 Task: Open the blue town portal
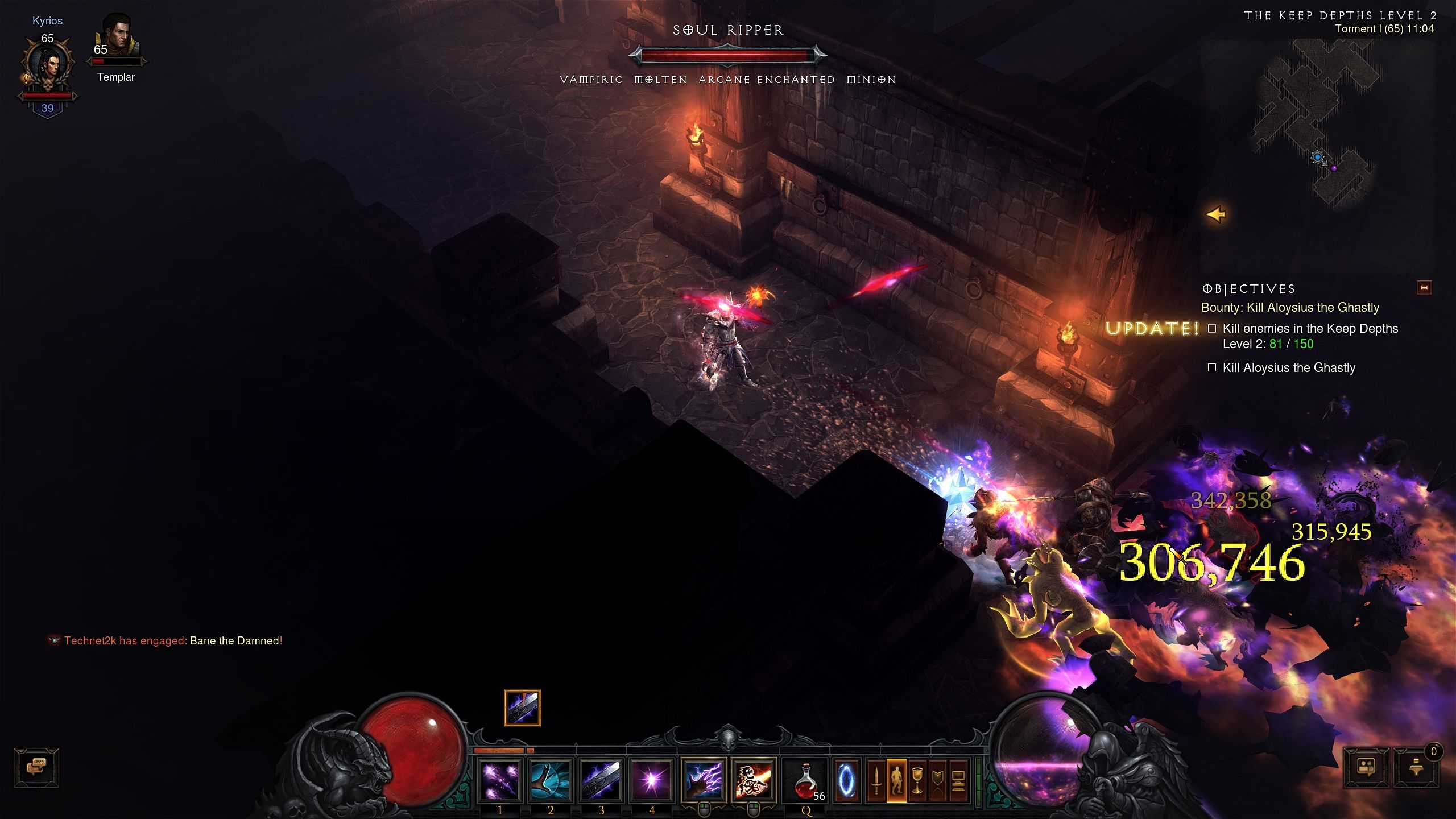[x=846, y=780]
